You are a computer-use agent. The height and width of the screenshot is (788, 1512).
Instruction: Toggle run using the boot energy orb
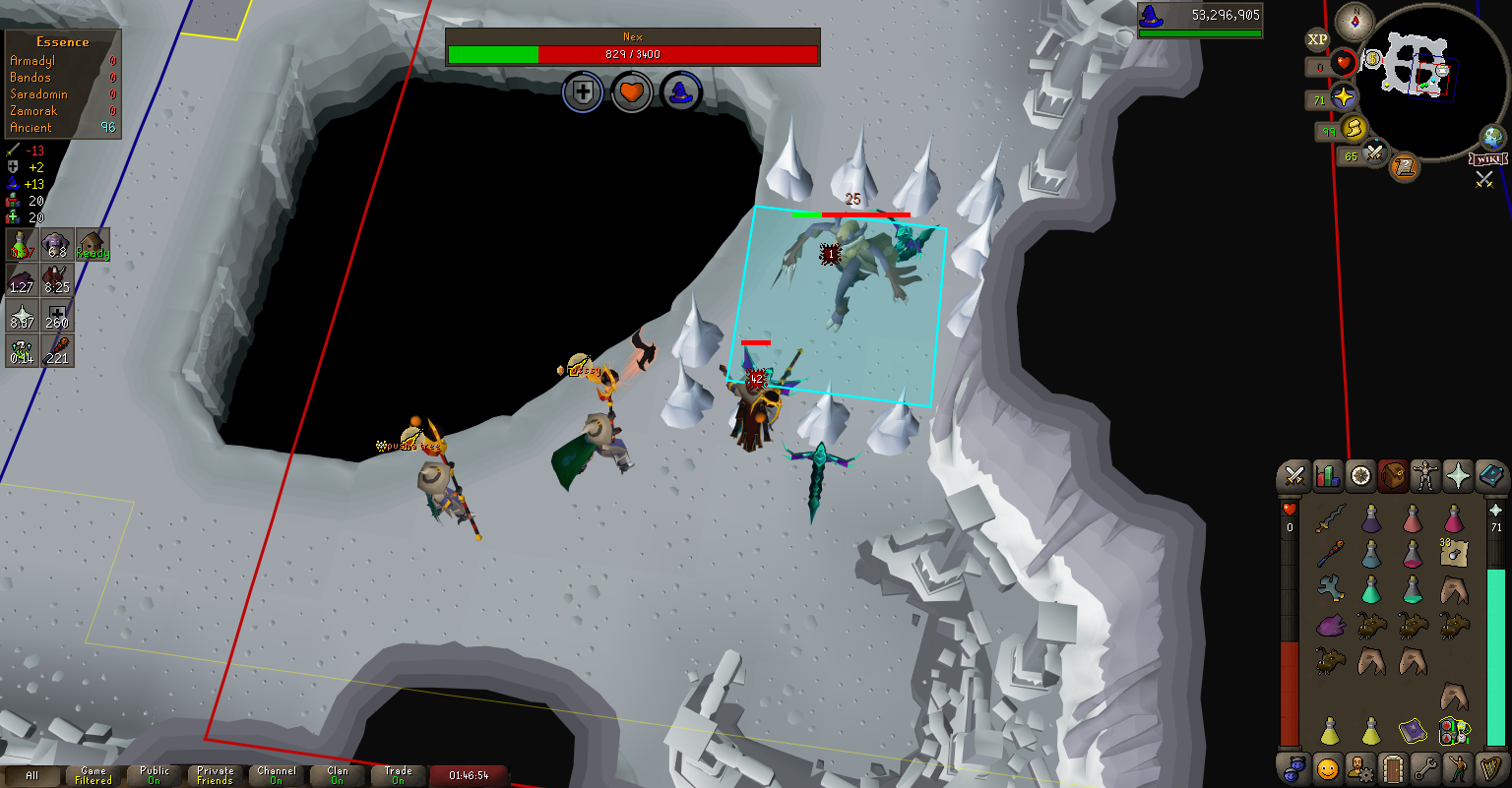coord(1354,129)
